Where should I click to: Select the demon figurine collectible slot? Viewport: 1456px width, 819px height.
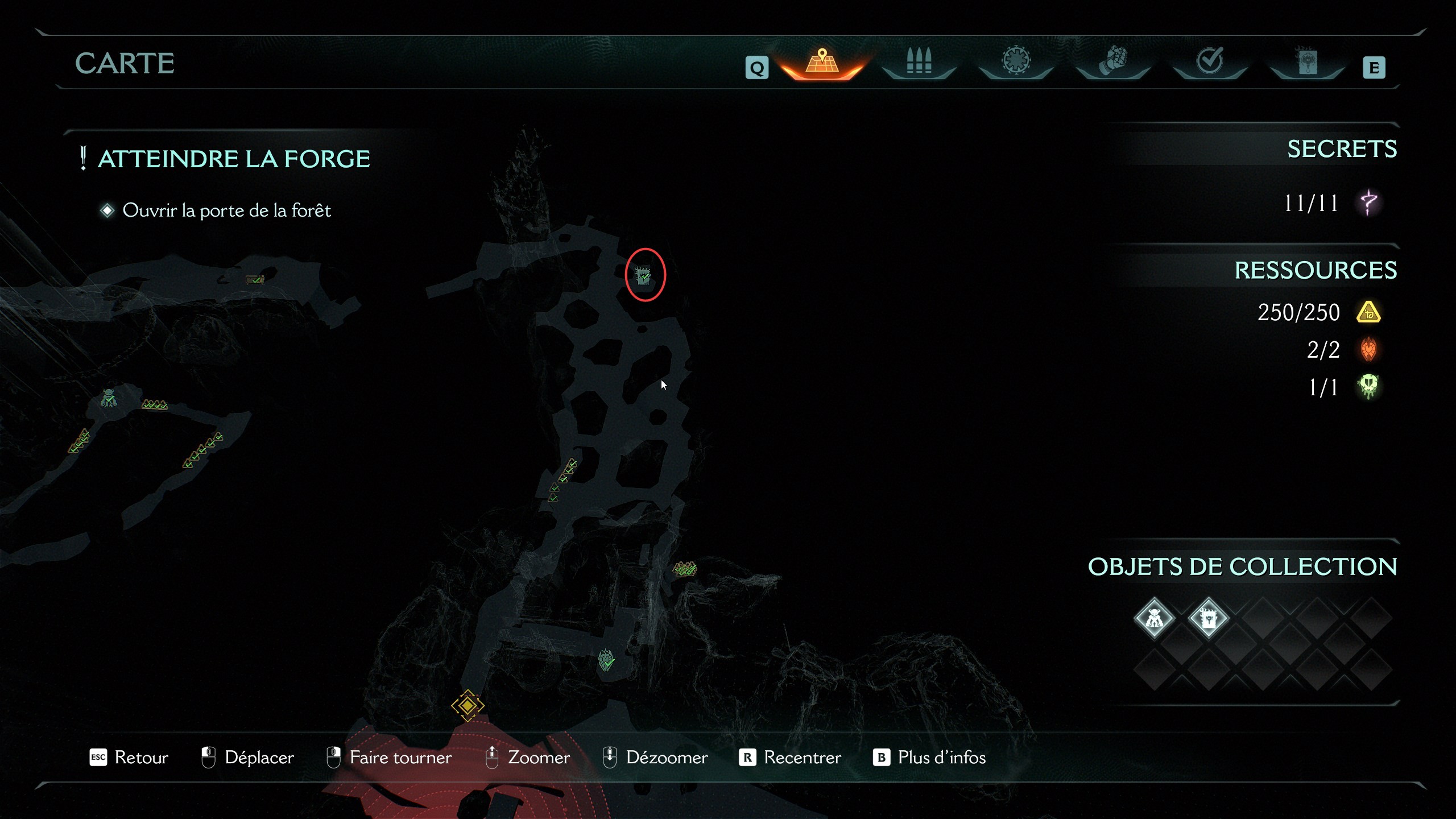pos(1154,618)
